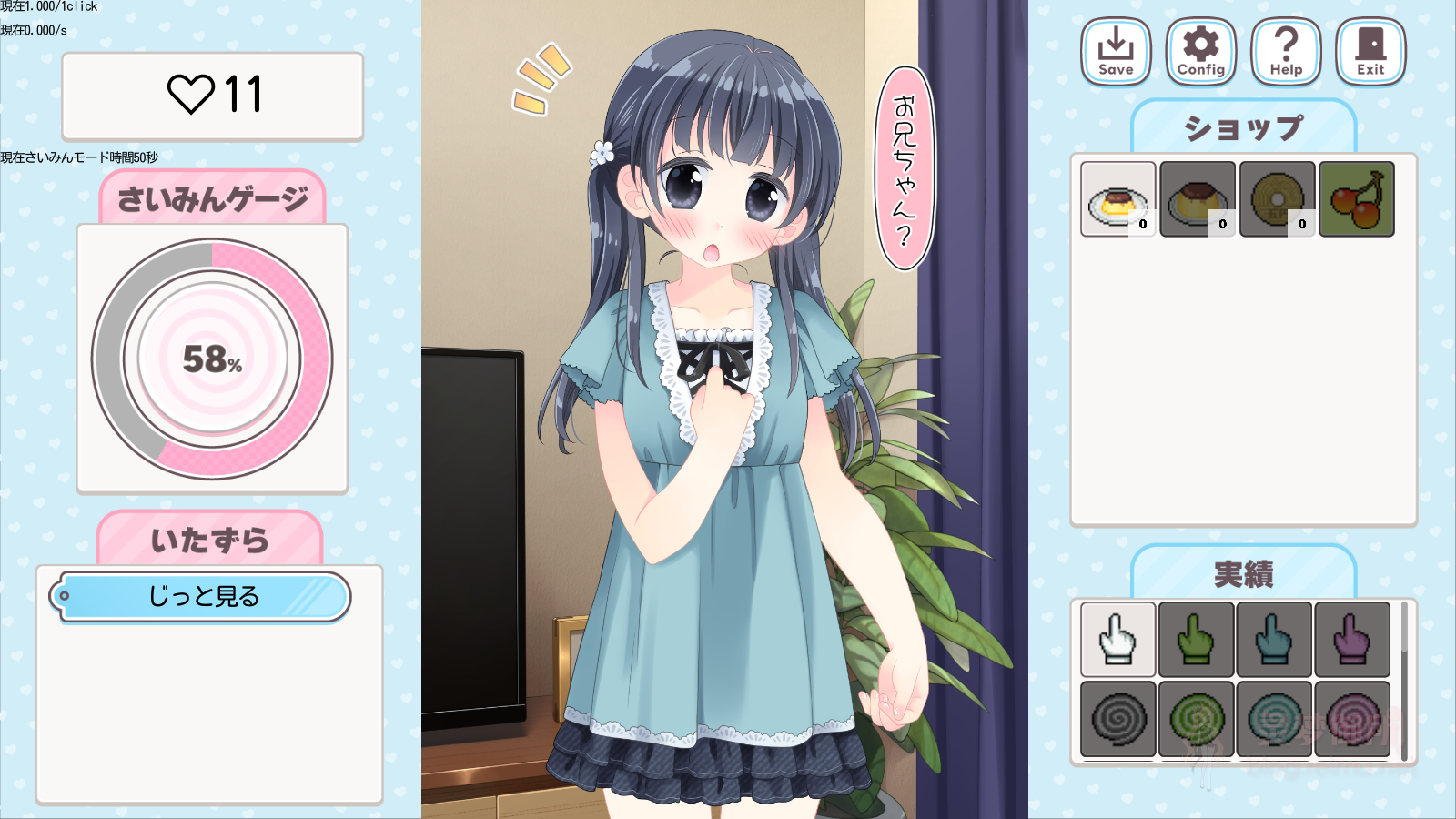
Task: Select the teal hand achievement icon
Action: (x=1273, y=640)
